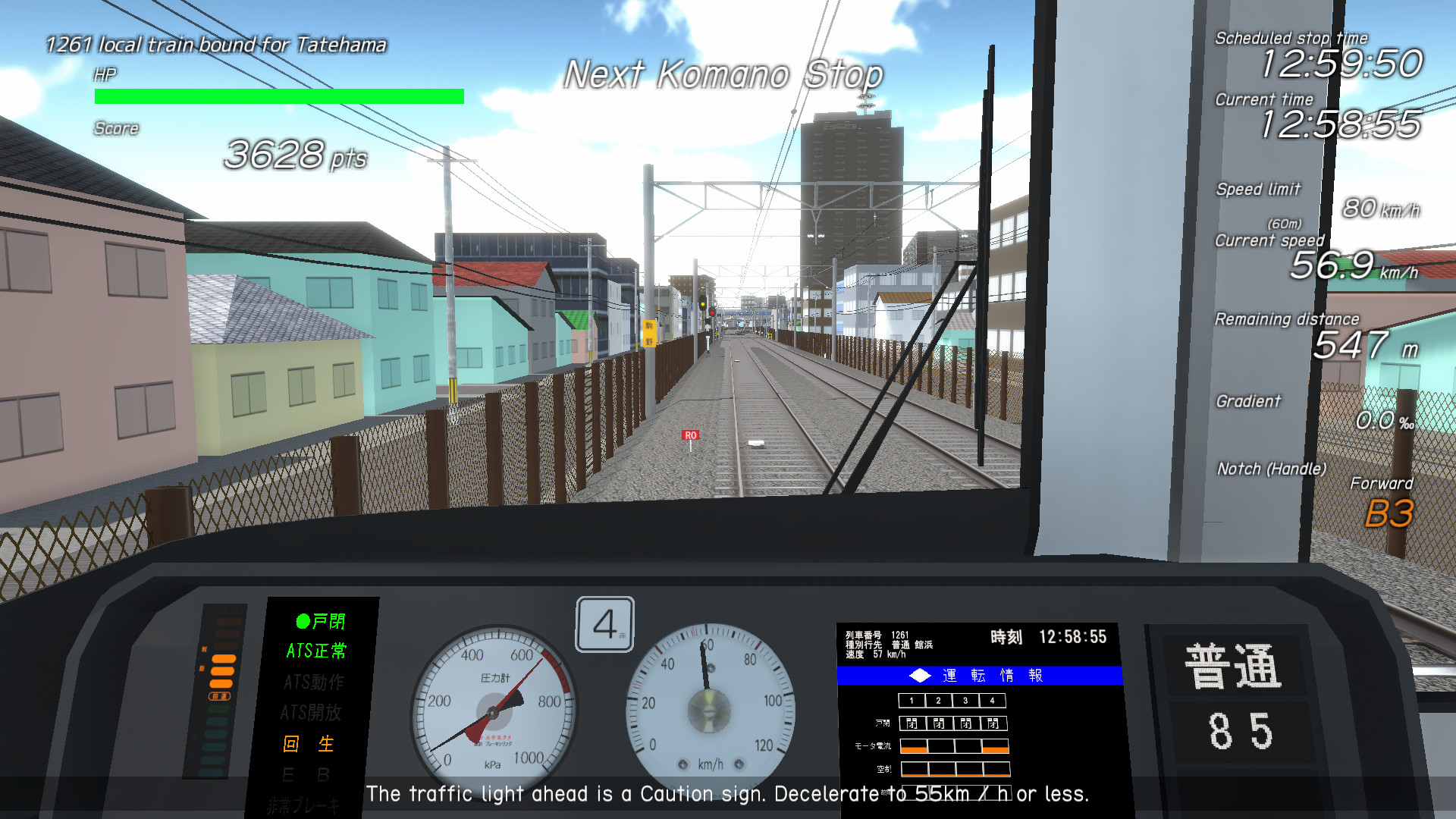The height and width of the screenshot is (819, 1456).
Task: Toggle car 1's 閉 door status box
Action: [913, 724]
